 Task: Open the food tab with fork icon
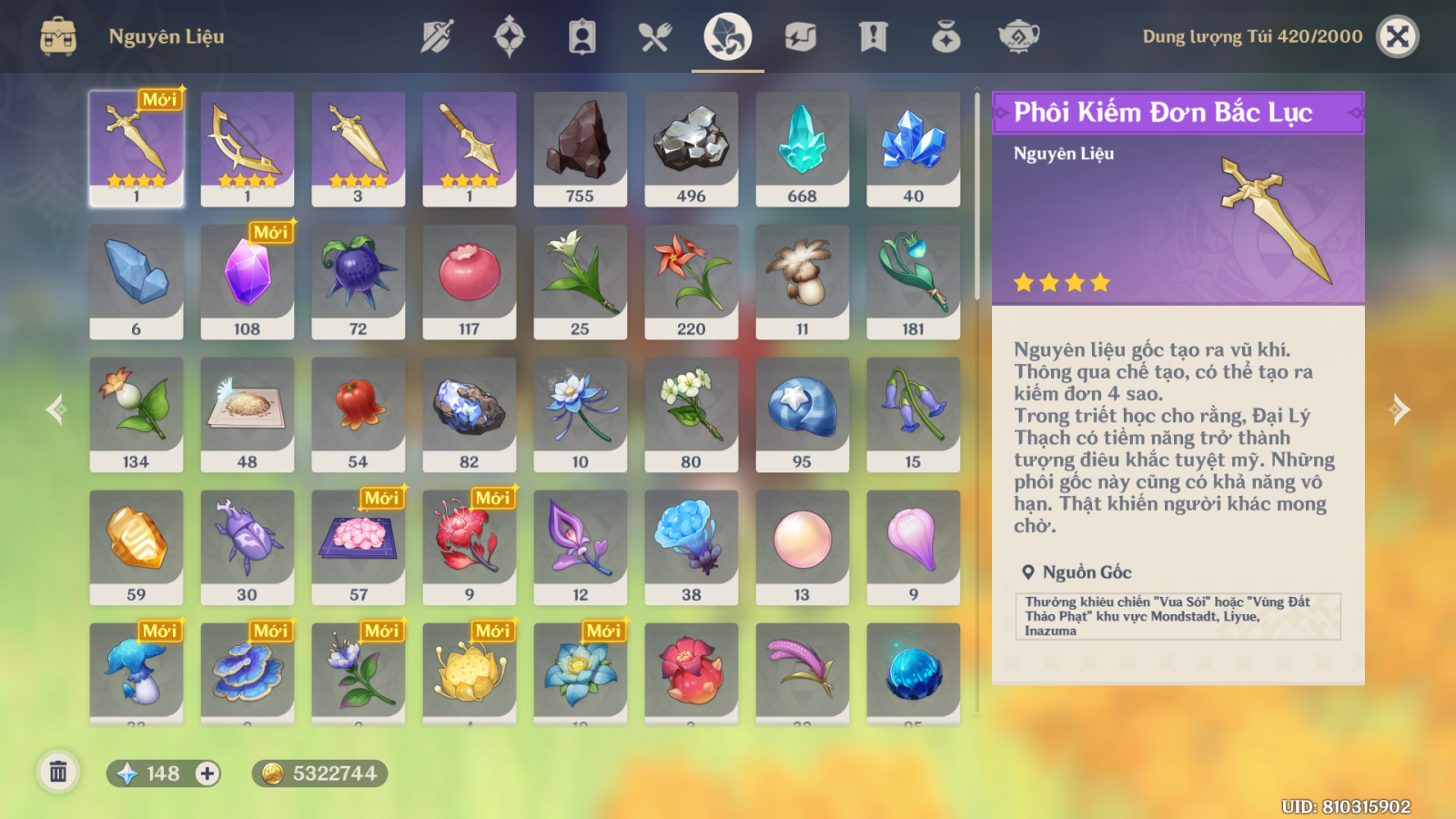[654, 36]
